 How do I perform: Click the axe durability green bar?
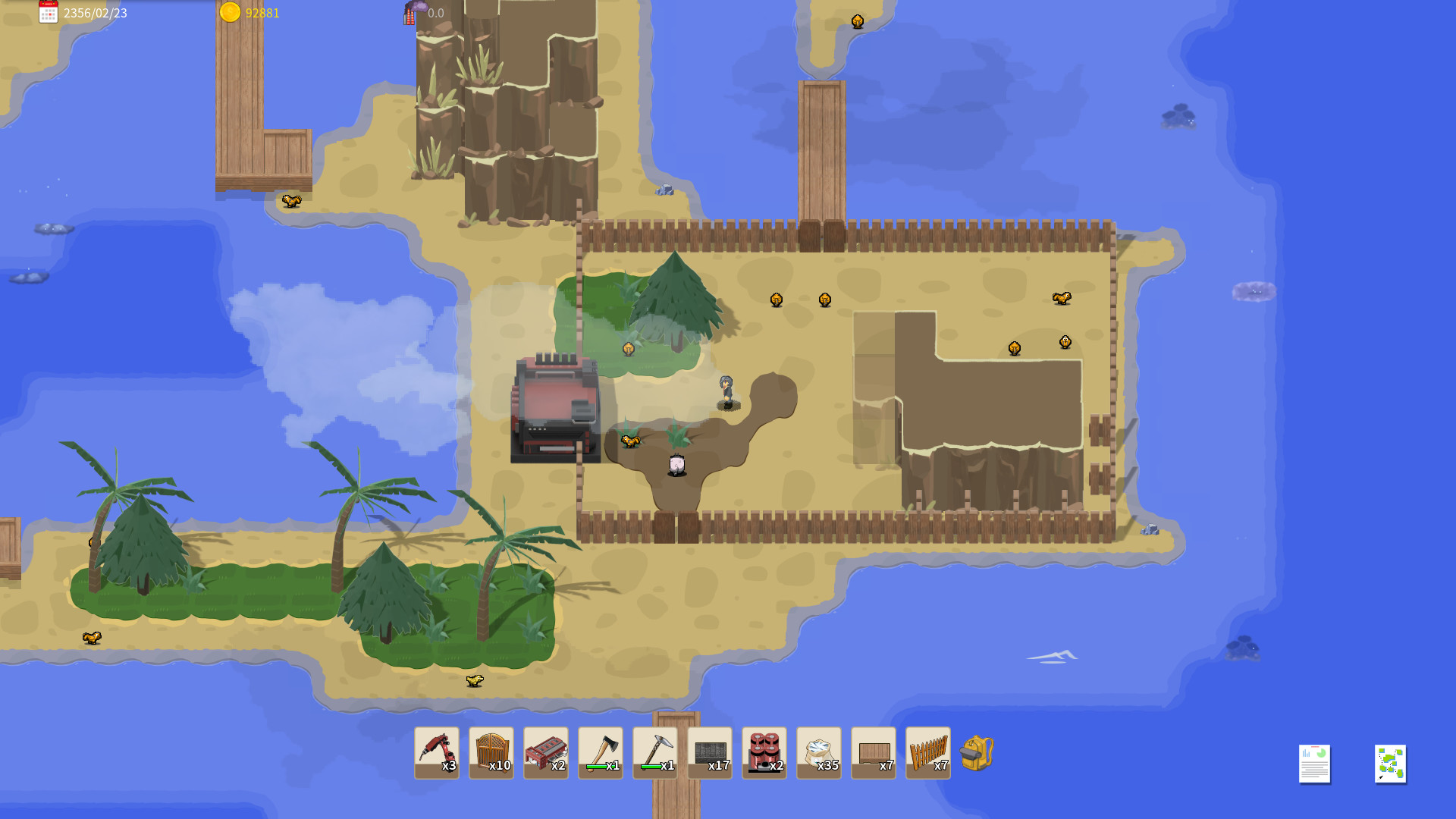tap(596, 766)
